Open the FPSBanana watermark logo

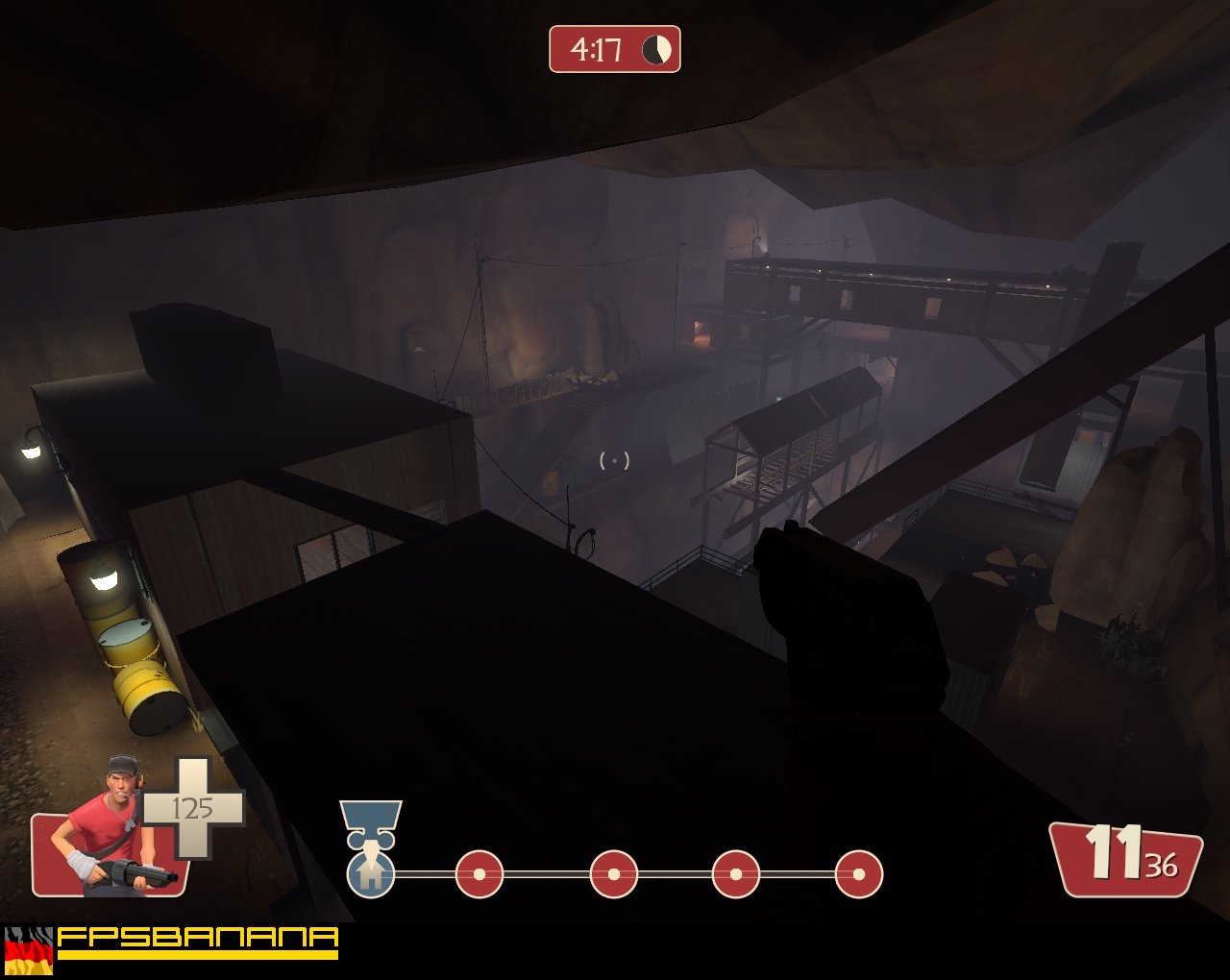198,941
